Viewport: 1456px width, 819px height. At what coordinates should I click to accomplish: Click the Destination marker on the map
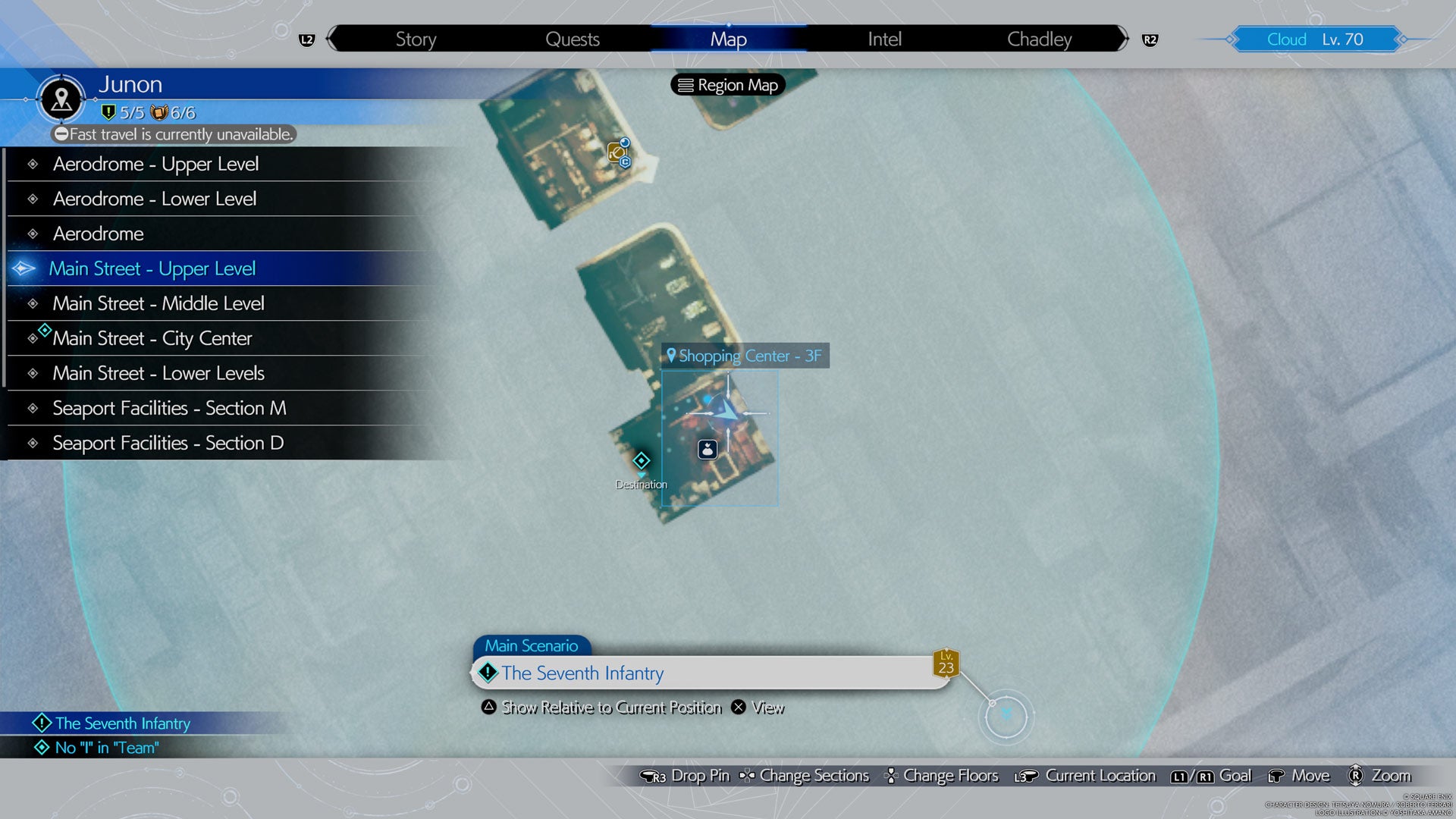tap(642, 461)
